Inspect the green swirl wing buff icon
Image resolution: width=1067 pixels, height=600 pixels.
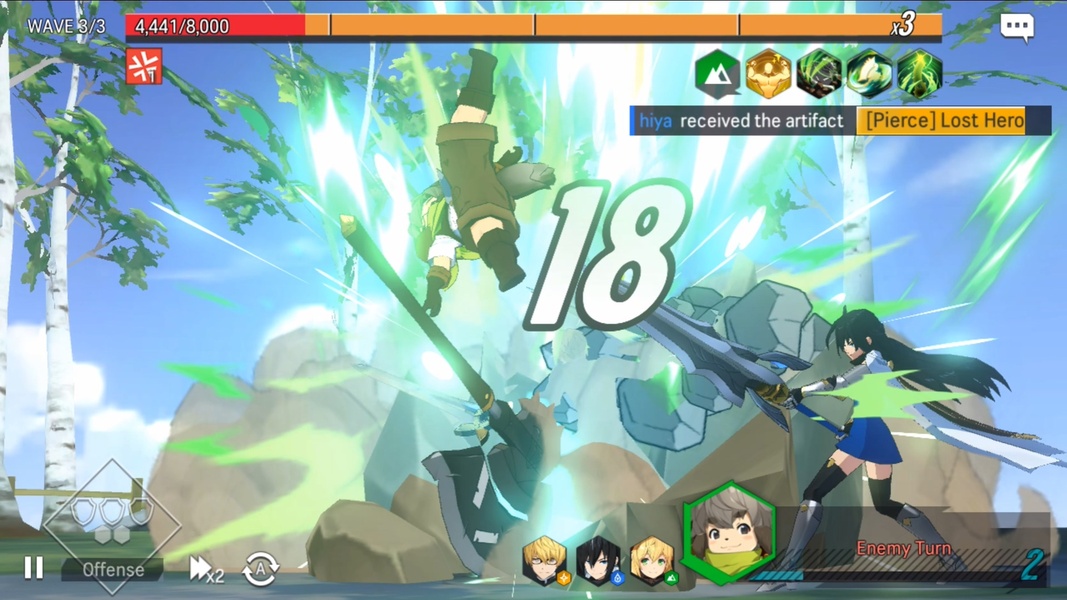pyautogui.click(x=869, y=74)
